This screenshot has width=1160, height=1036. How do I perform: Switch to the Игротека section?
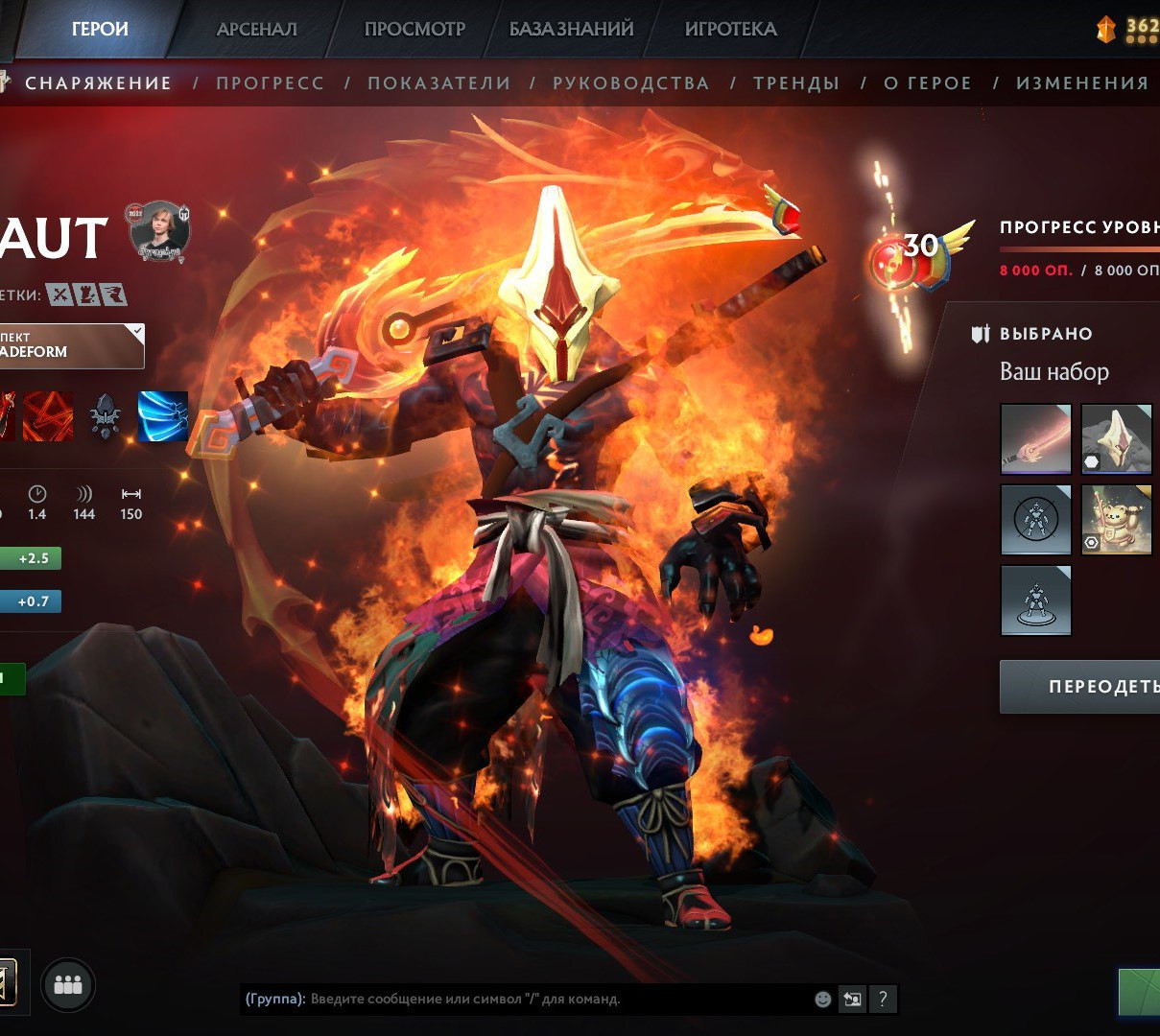[x=730, y=29]
